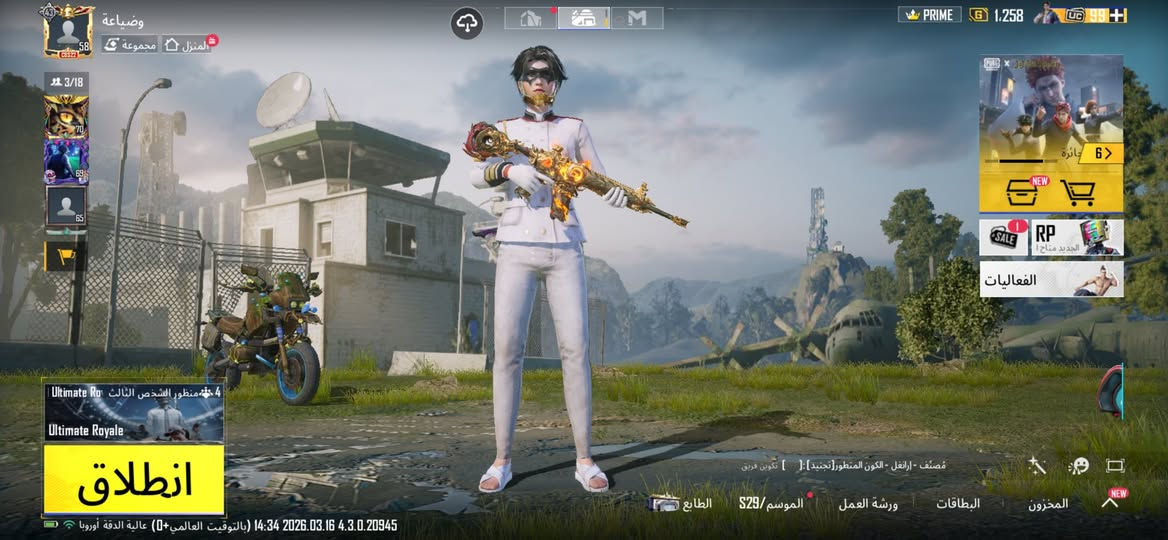Open the emote smiley face icon
The image size is (1168, 540).
click(1078, 466)
